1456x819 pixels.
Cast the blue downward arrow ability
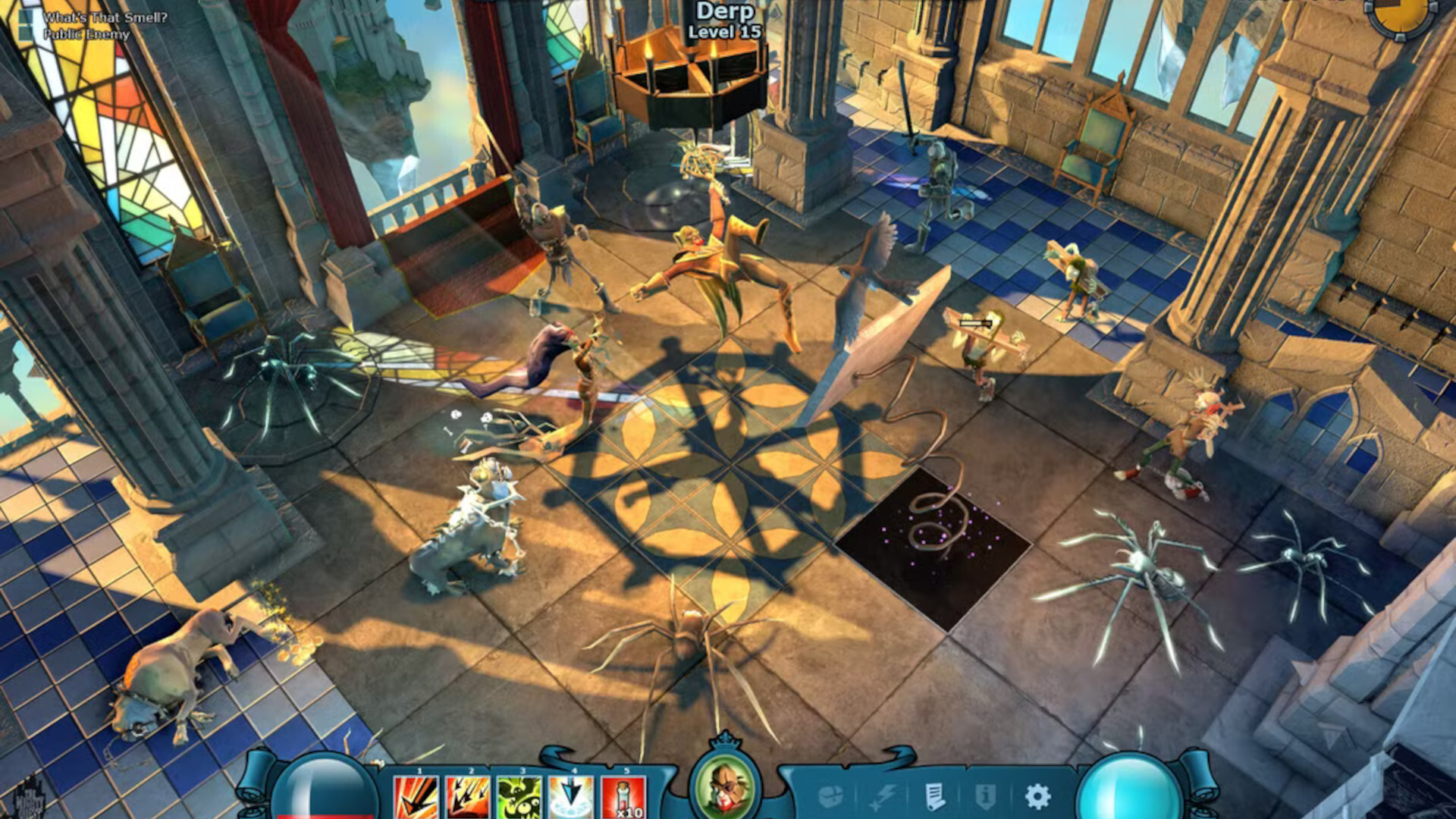pyautogui.click(x=571, y=798)
